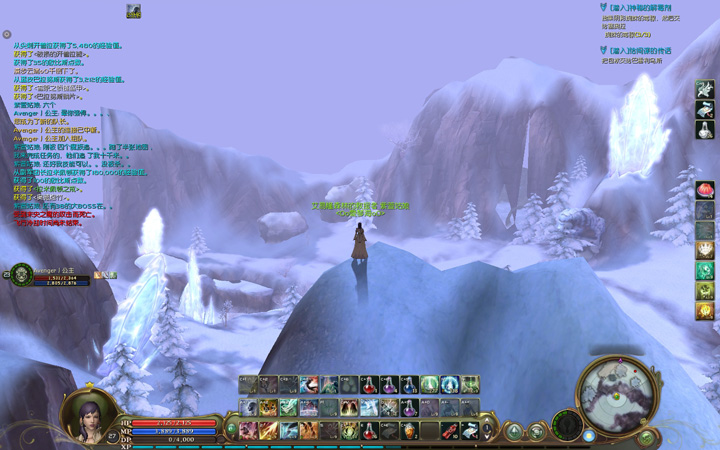The image size is (720, 450).
Task: Click the blue orb button beside minimap
Action: point(589,436)
